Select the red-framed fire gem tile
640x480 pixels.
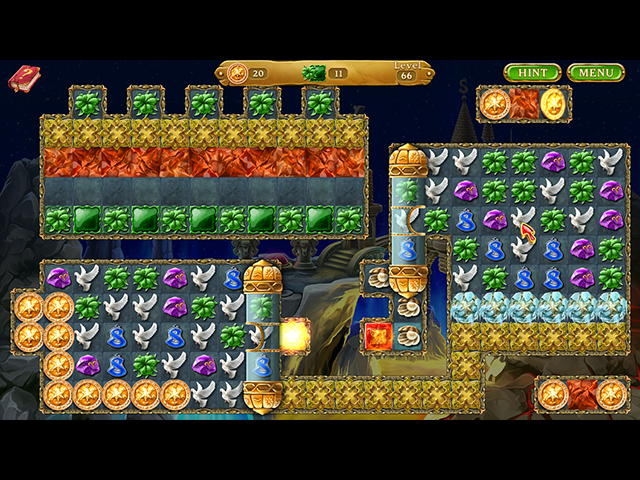tap(378, 336)
